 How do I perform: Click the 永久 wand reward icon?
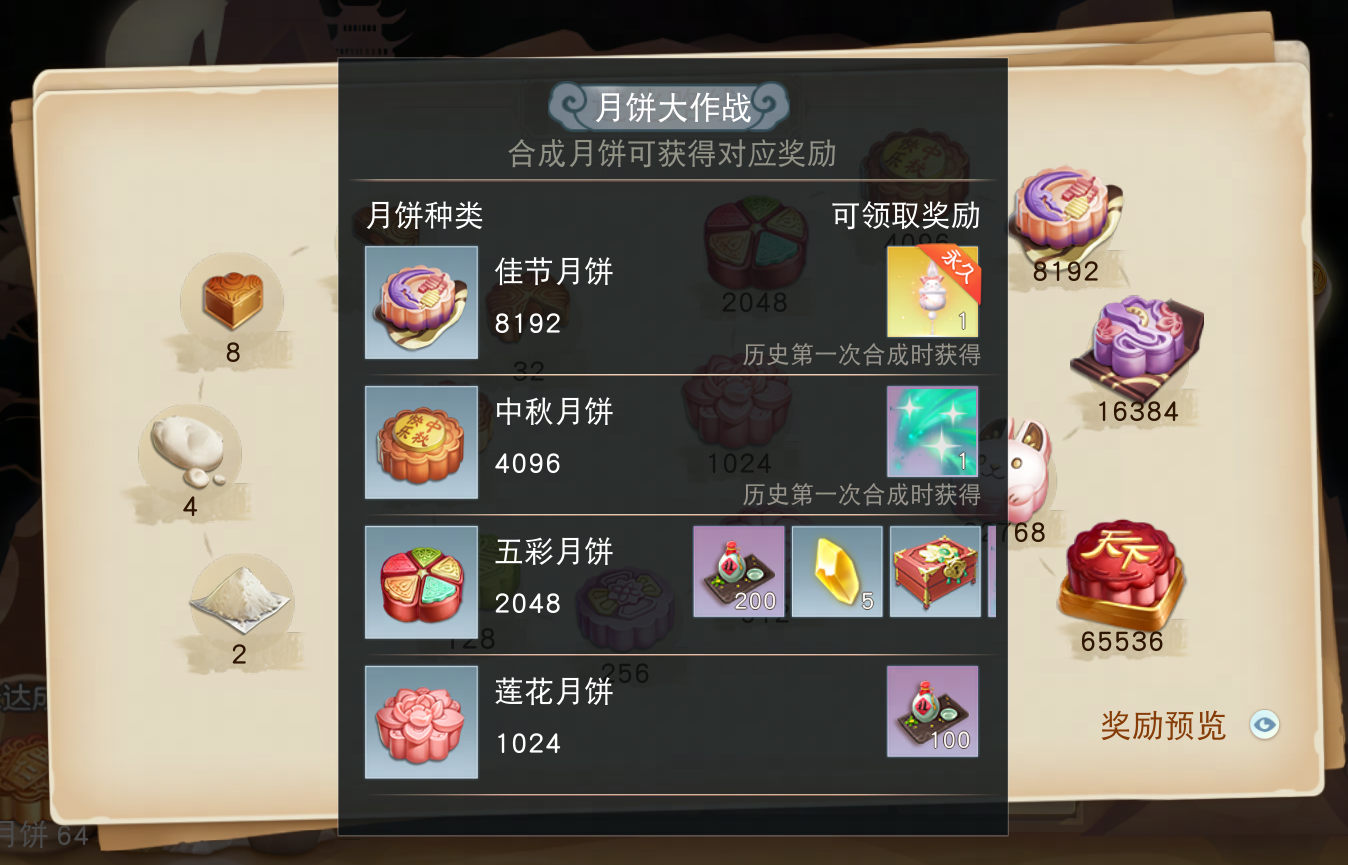tap(932, 291)
